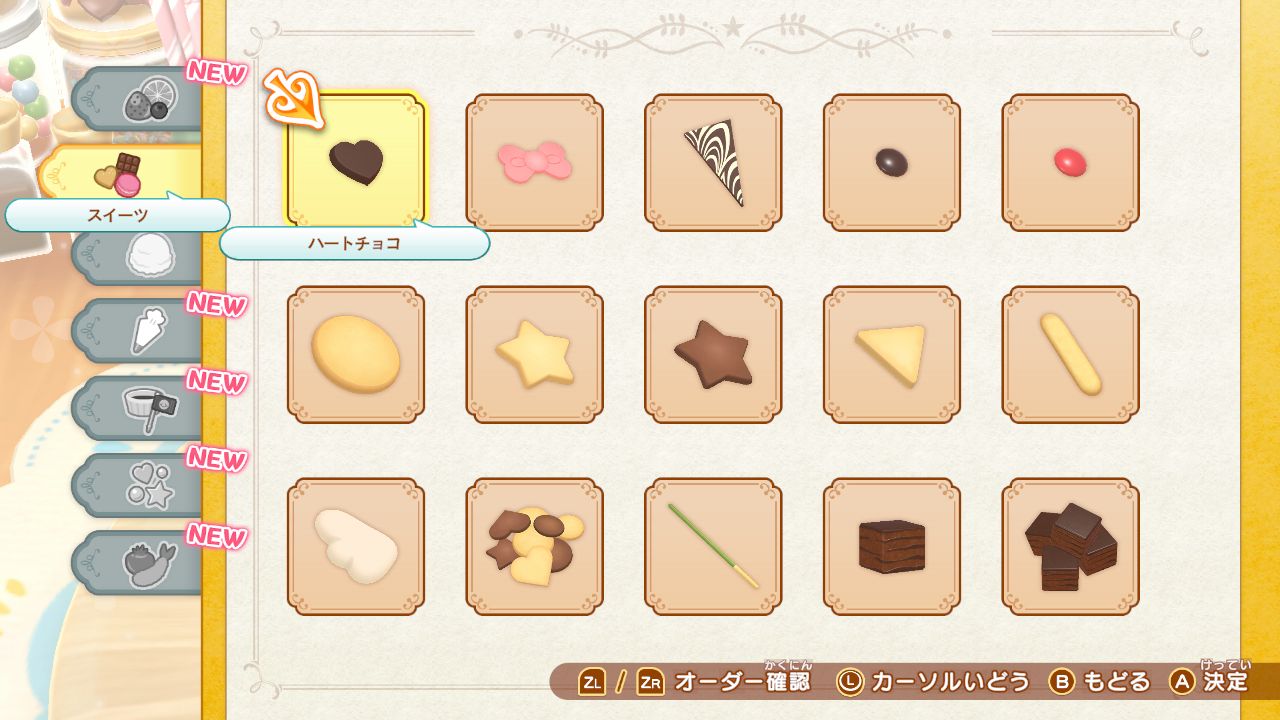
Task: Select the green pocky stick
Action: coord(714,546)
